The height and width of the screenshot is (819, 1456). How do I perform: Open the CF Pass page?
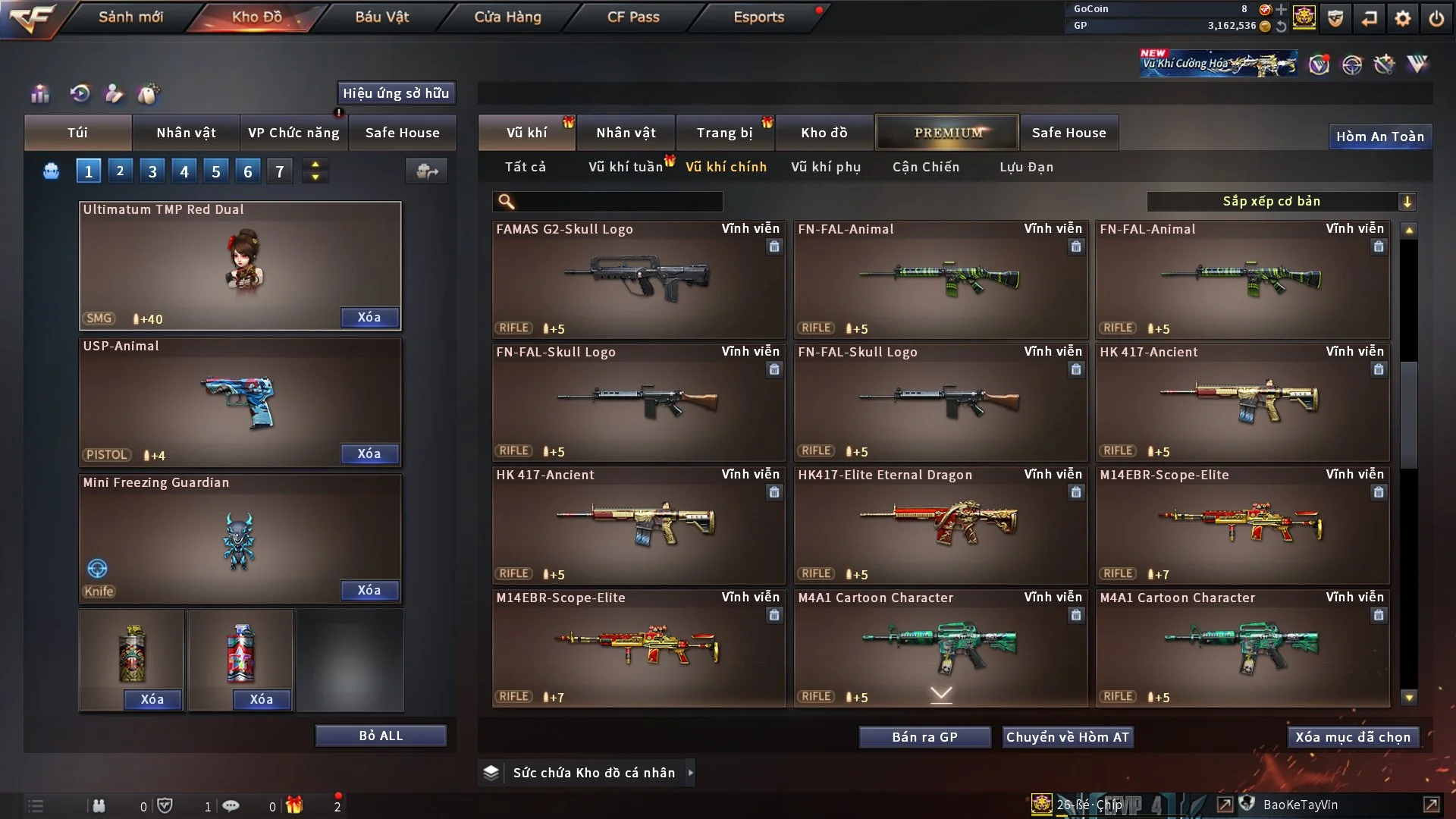point(633,17)
